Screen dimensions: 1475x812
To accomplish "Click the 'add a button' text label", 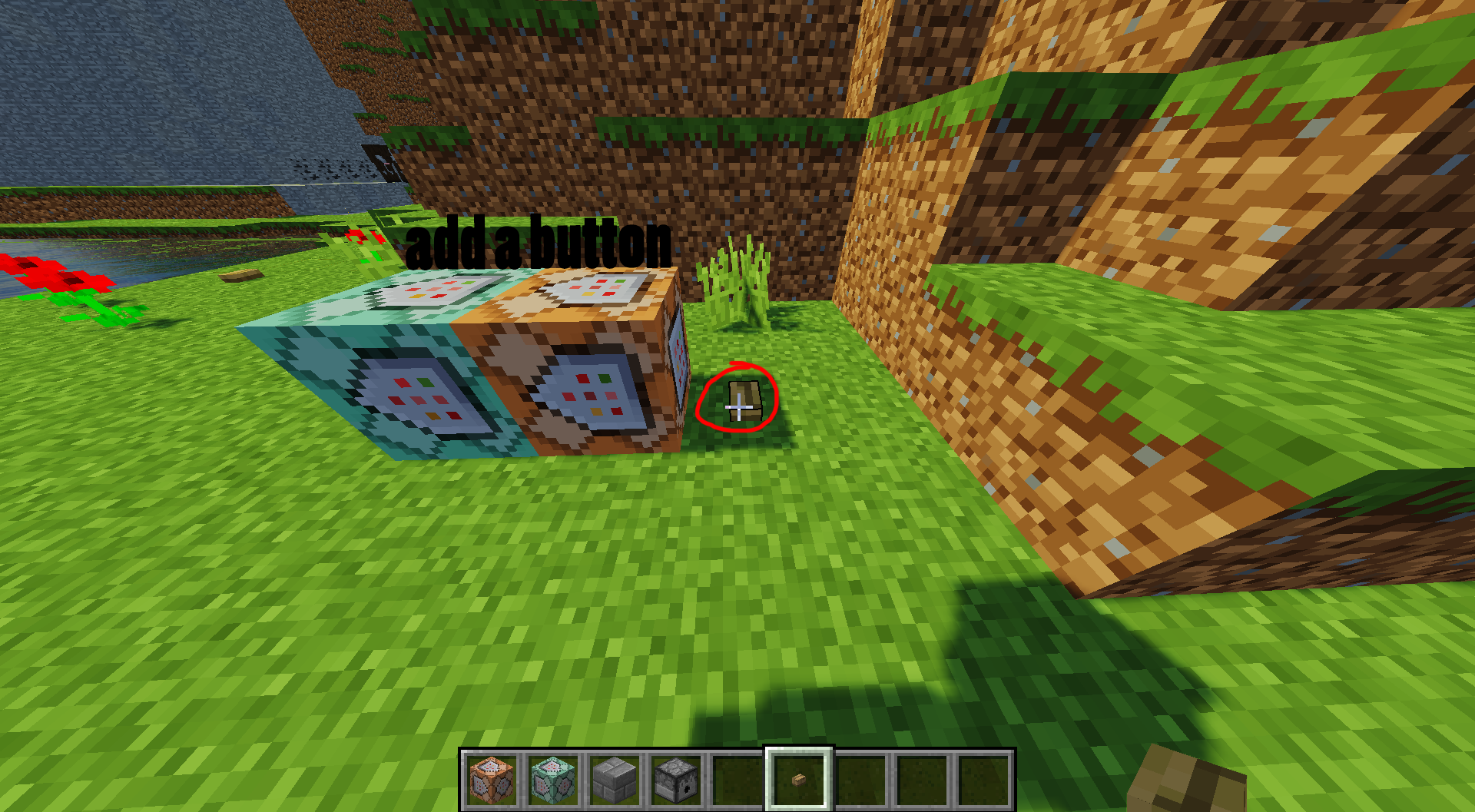I will pos(538,242).
